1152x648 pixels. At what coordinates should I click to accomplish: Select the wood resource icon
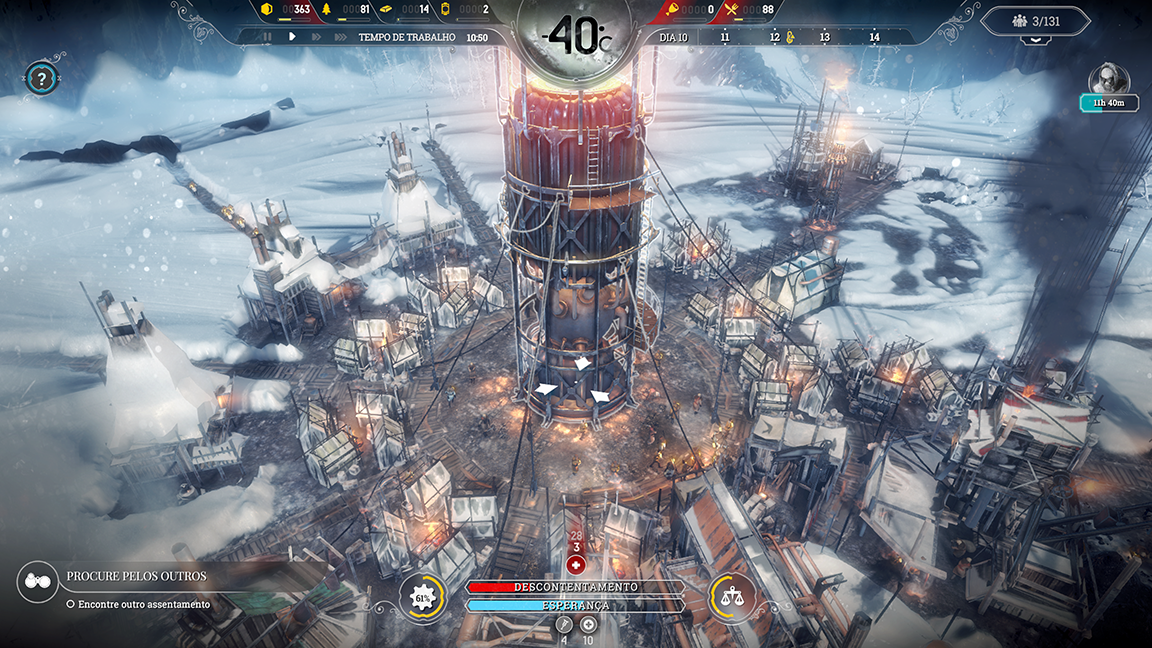[x=324, y=10]
